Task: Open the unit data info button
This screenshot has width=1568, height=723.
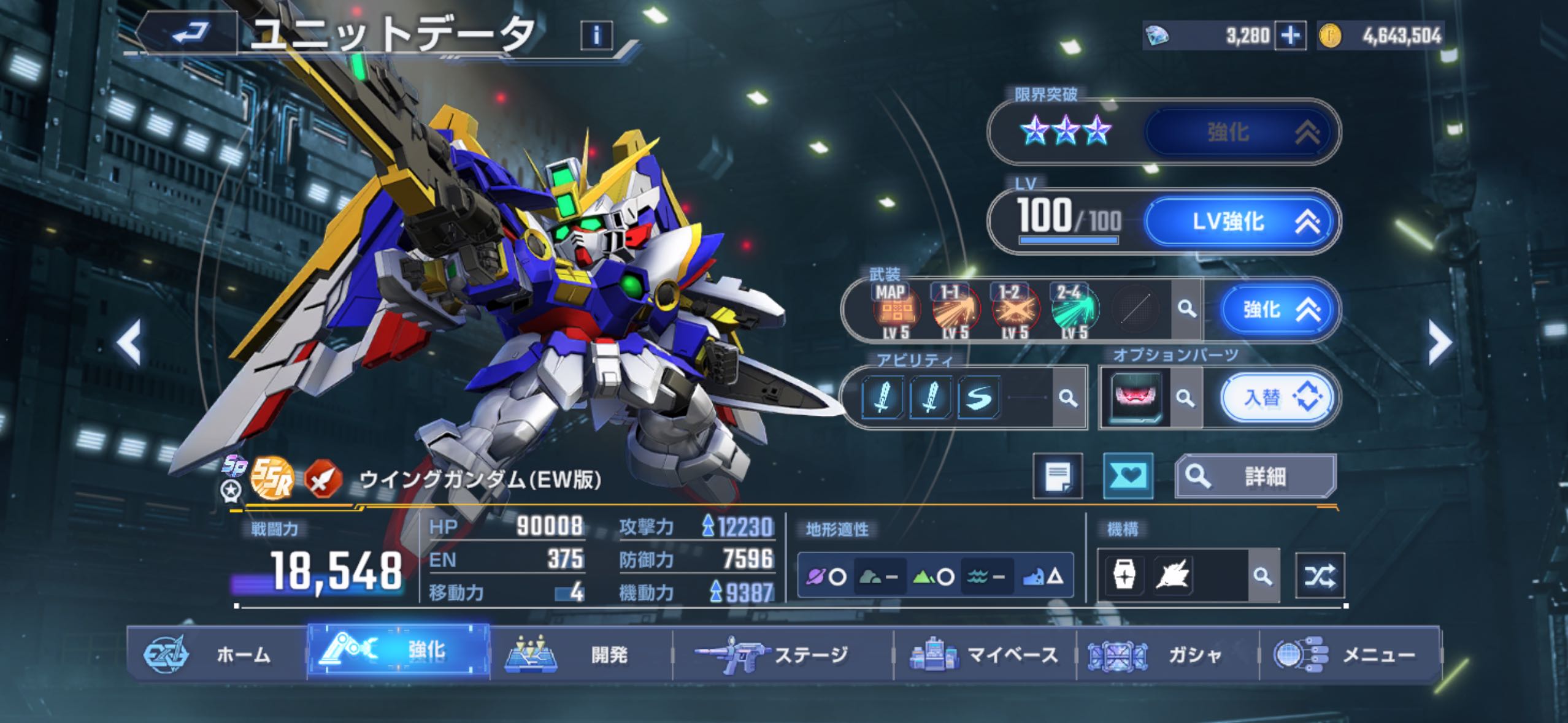Action: [x=596, y=36]
